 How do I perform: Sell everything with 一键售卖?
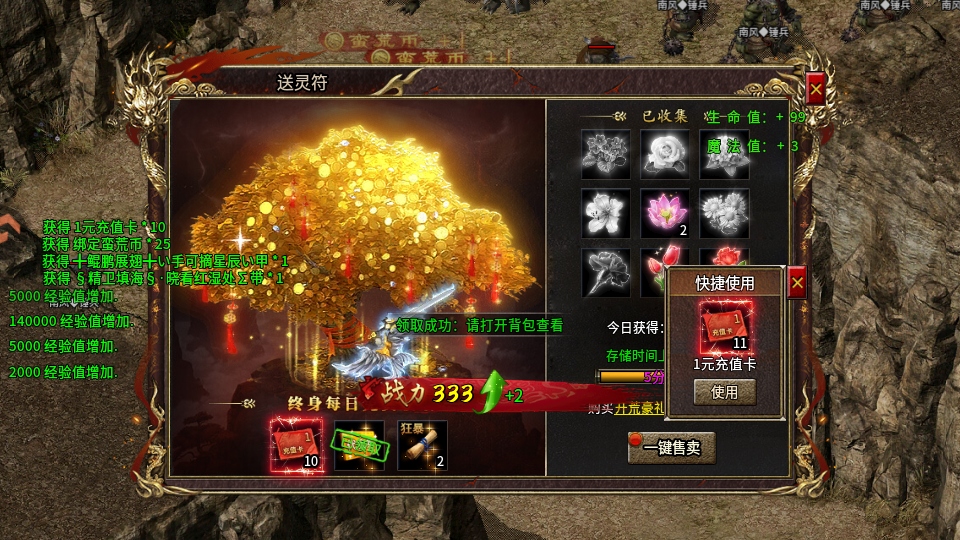point(671,448)
